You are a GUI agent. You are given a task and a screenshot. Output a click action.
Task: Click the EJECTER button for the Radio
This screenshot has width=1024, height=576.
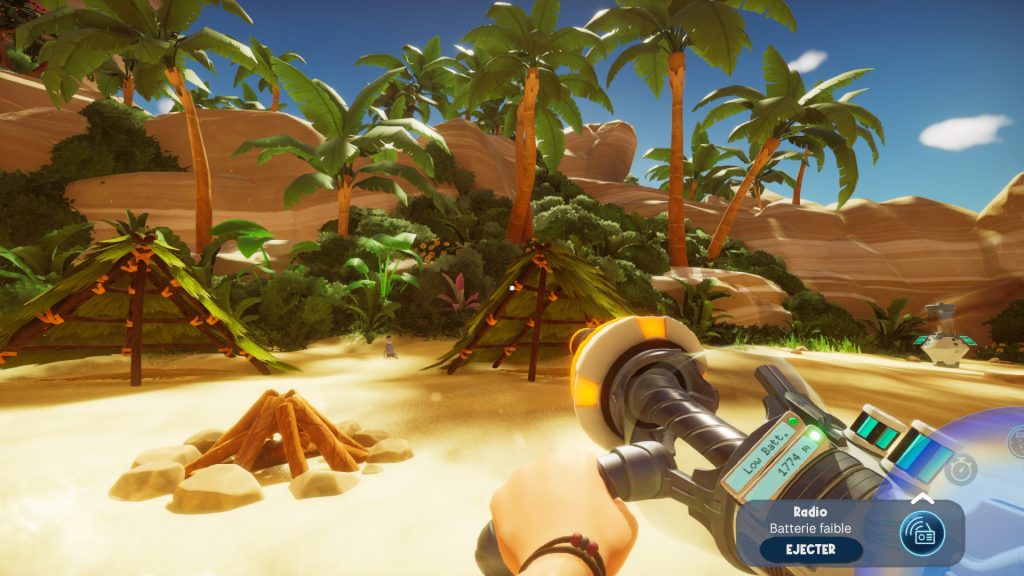click(x=810, y=549)
